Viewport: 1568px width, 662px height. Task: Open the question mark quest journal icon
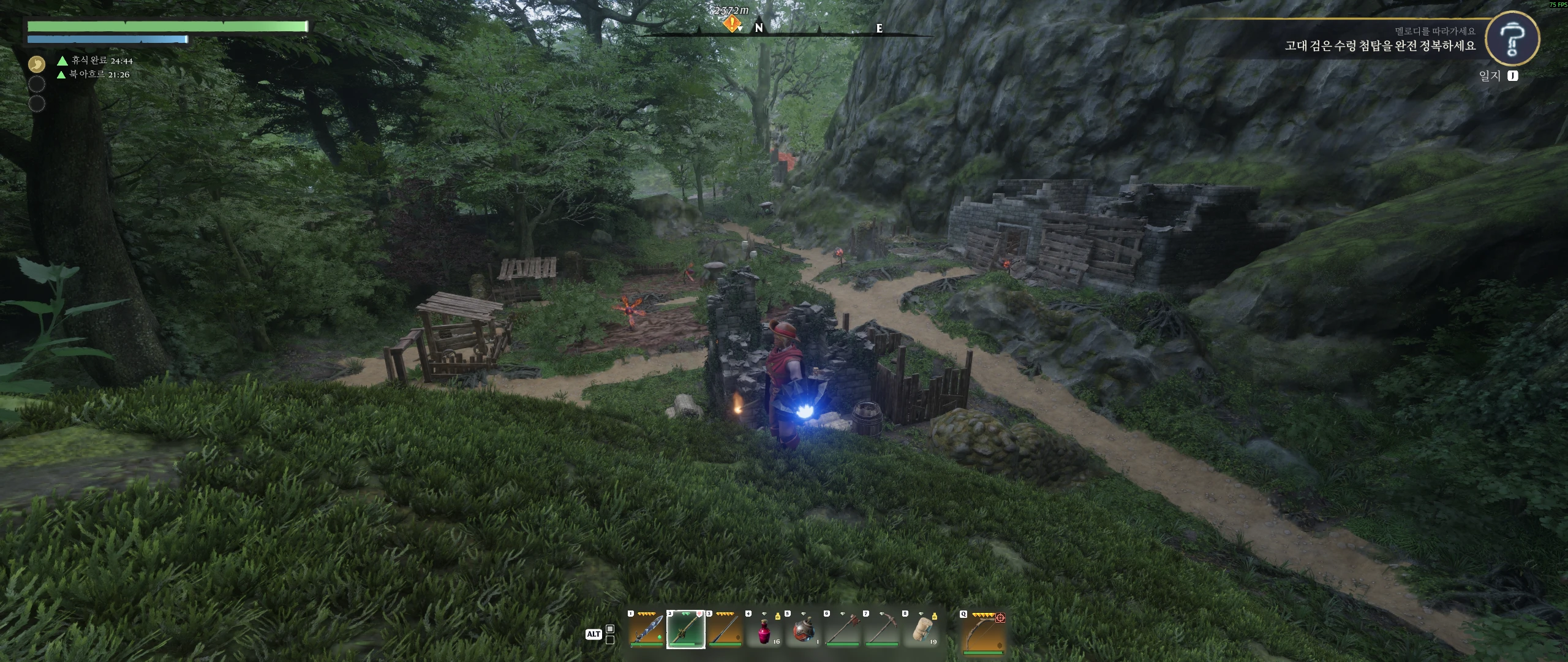(1512, 39)
